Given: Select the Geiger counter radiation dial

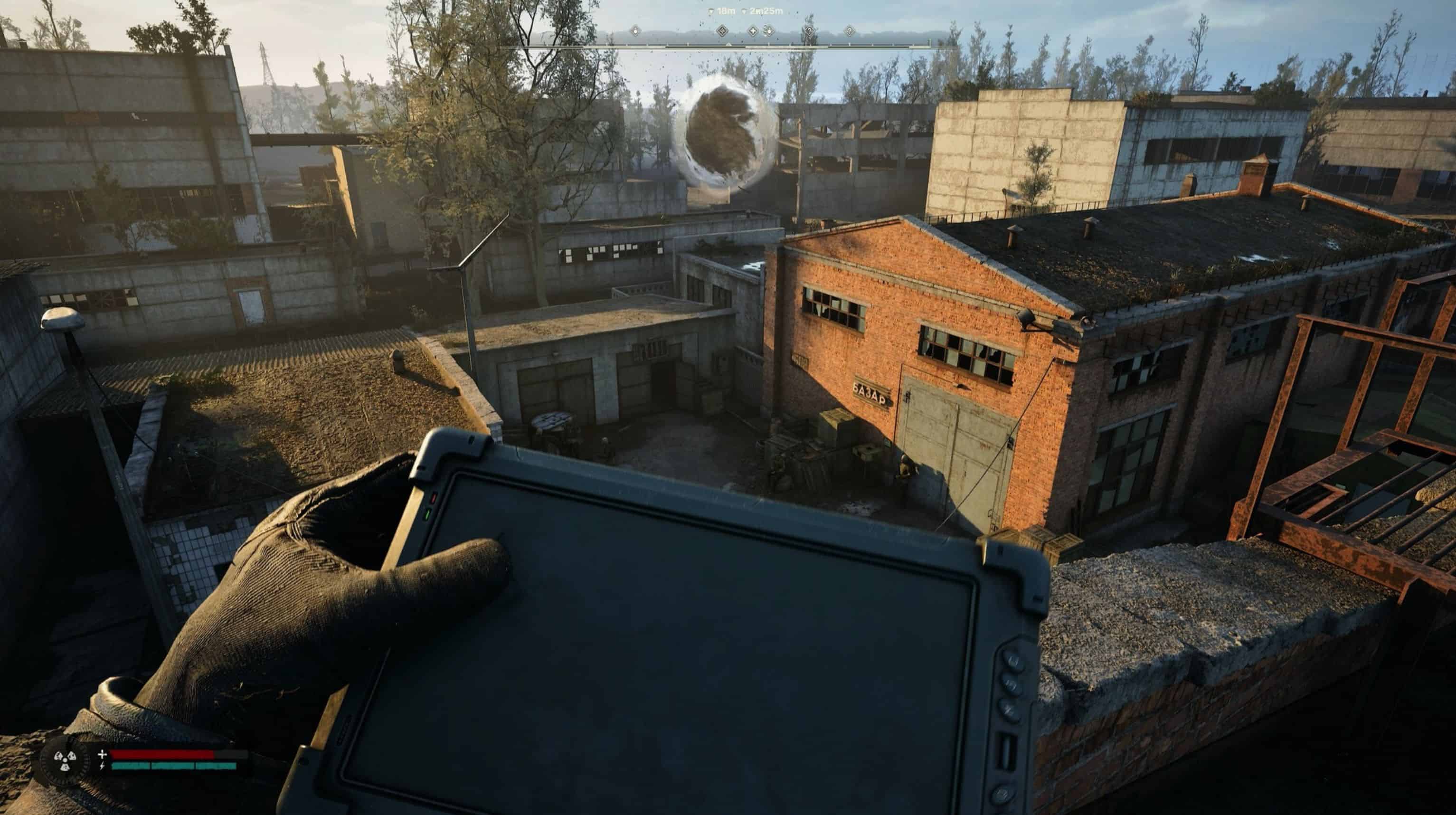Looking at the screenshot, I should 66,761.
